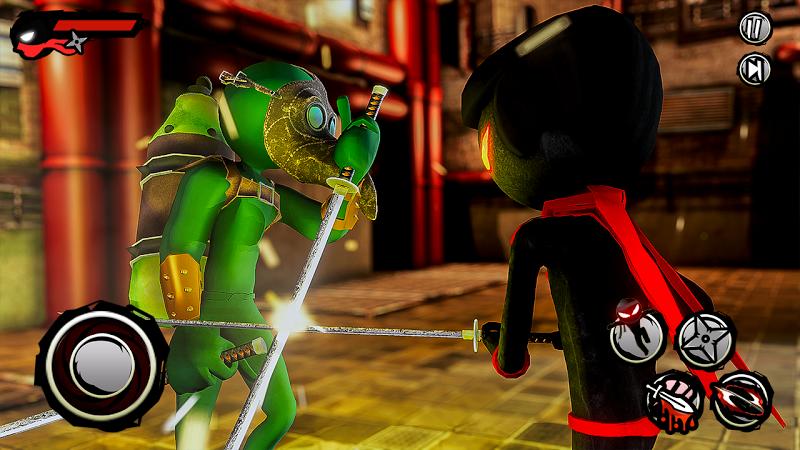The image size is (800, 450).
Task: Pause the game
Action: (753, 28)
